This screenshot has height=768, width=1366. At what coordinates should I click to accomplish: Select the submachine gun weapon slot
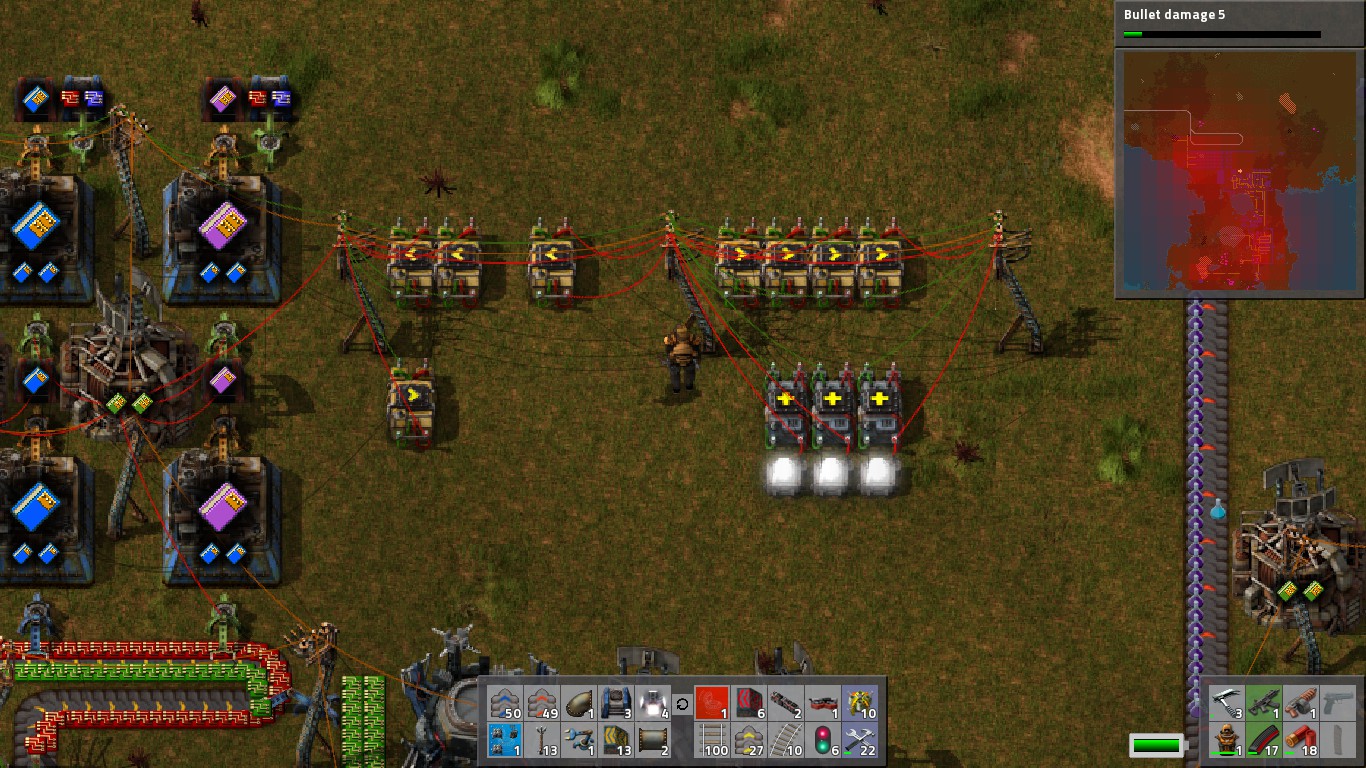click(1264, 703)
